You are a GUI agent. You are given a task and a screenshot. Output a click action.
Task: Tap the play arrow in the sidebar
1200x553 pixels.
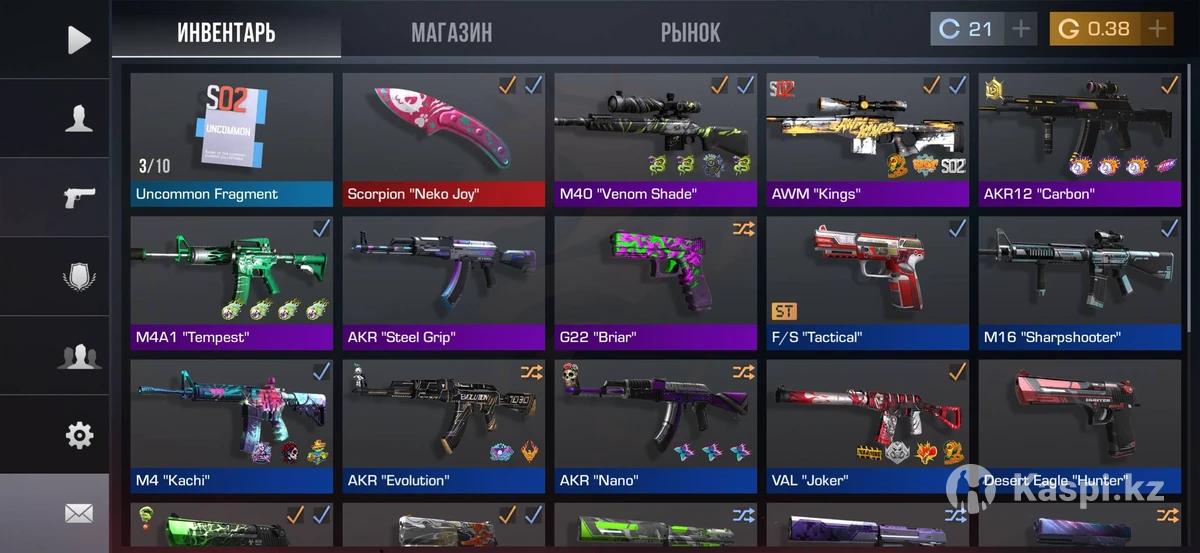(x=78, y=40)
